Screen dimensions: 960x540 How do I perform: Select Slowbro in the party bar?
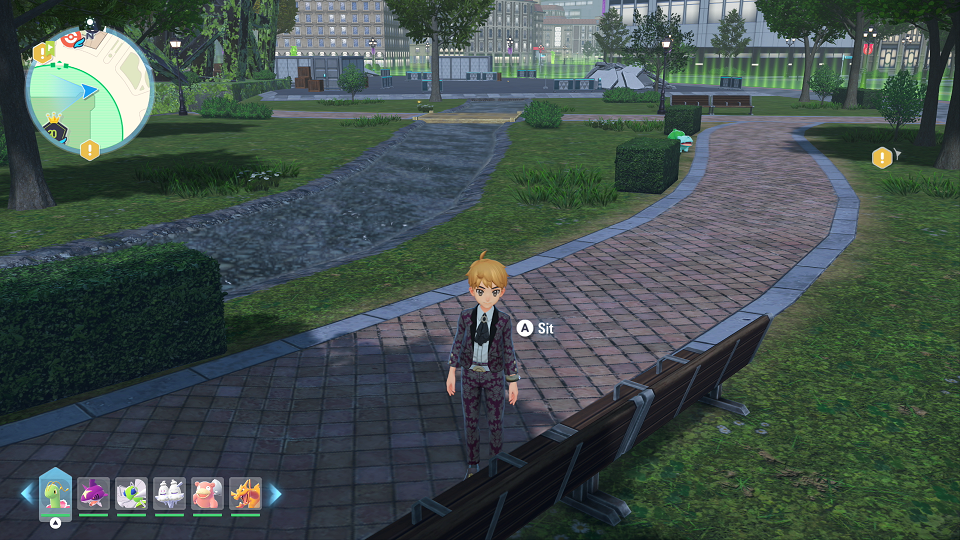(x=207, y=494)
